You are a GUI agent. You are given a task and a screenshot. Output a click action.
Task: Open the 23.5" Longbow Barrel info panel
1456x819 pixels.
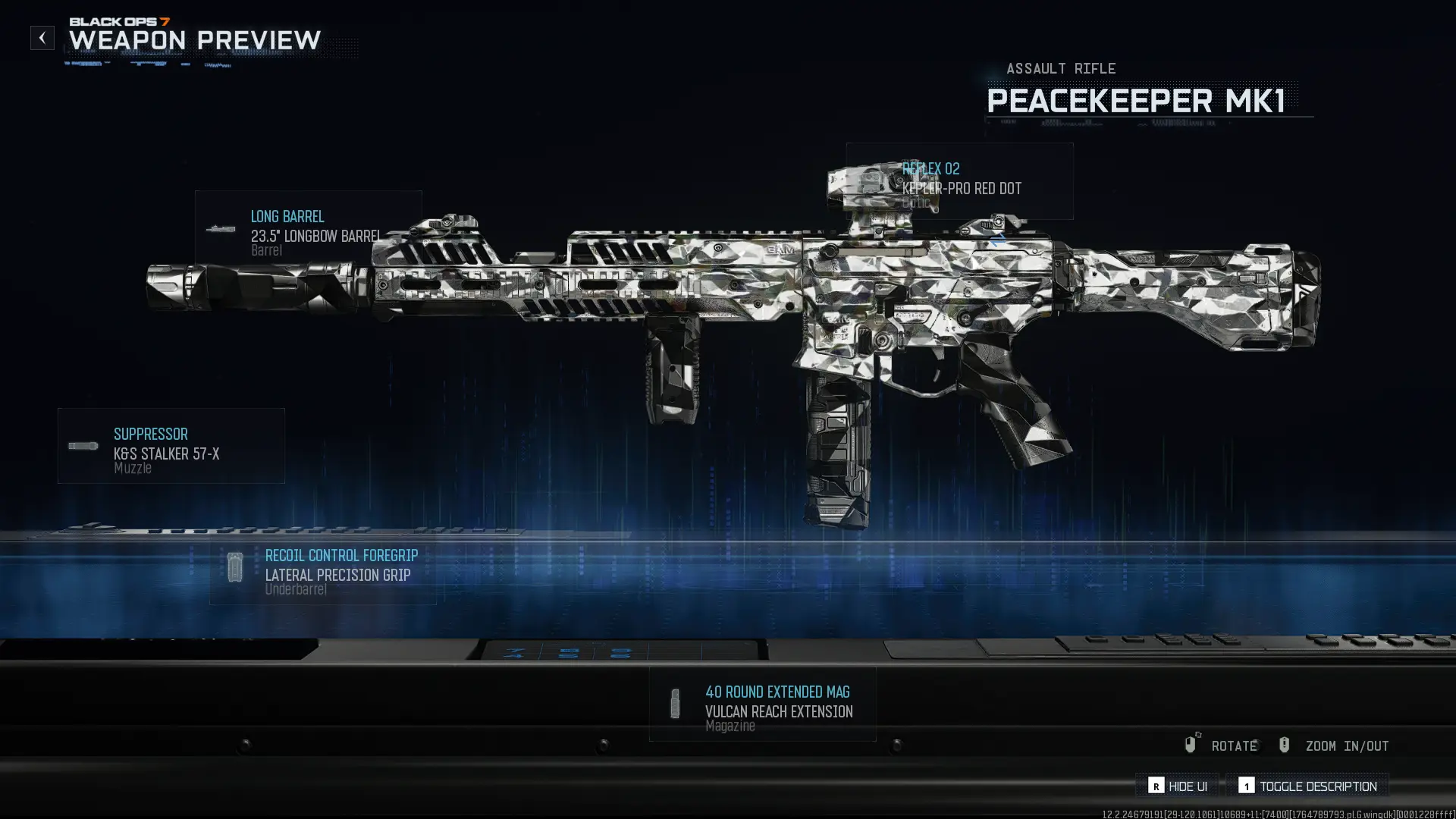(x=317, y=236)
